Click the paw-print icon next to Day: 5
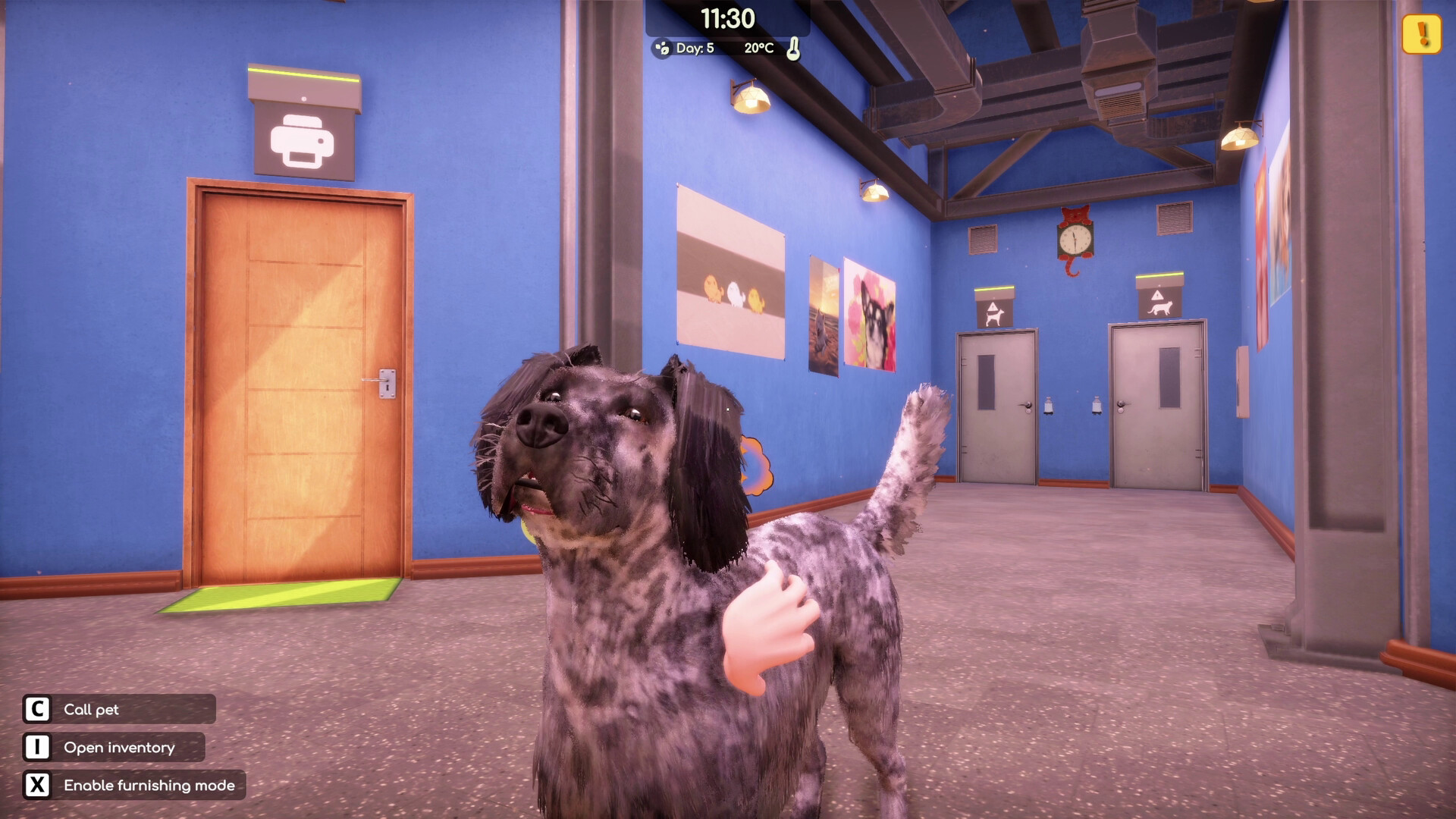This screenshot has width=1456, height=819. [x=664, y=46]
